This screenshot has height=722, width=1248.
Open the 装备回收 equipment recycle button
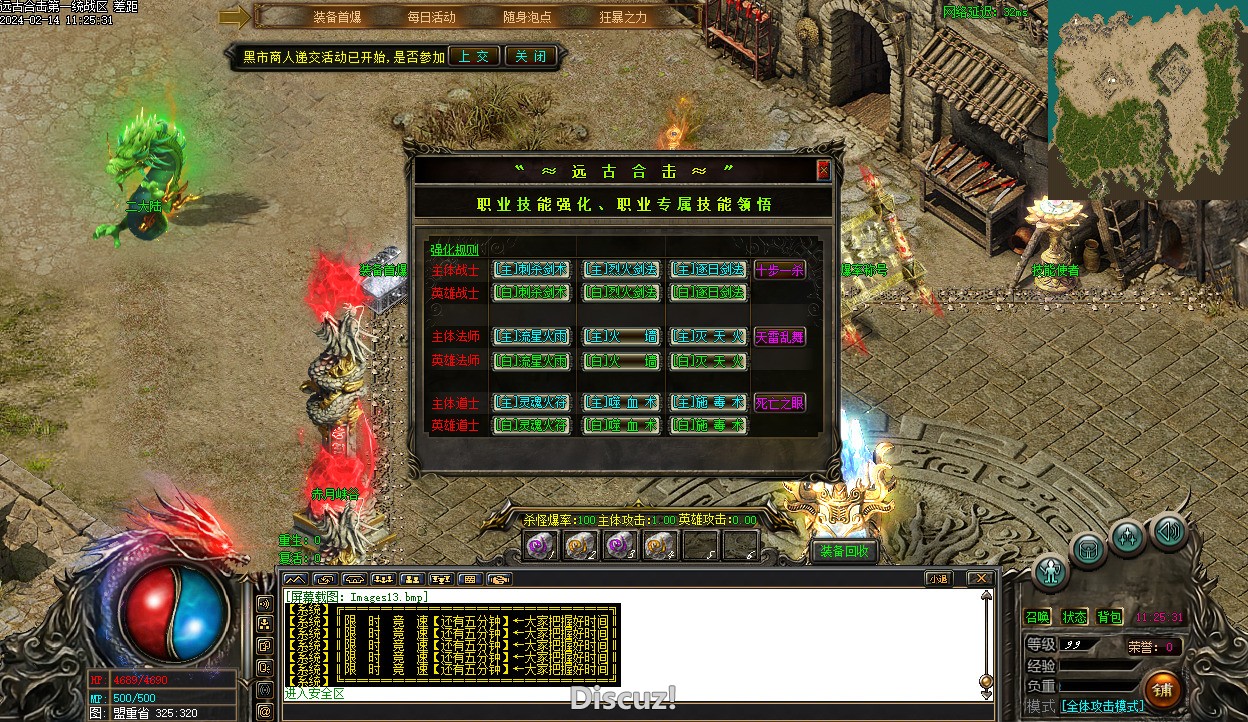[x=845, y=551]
